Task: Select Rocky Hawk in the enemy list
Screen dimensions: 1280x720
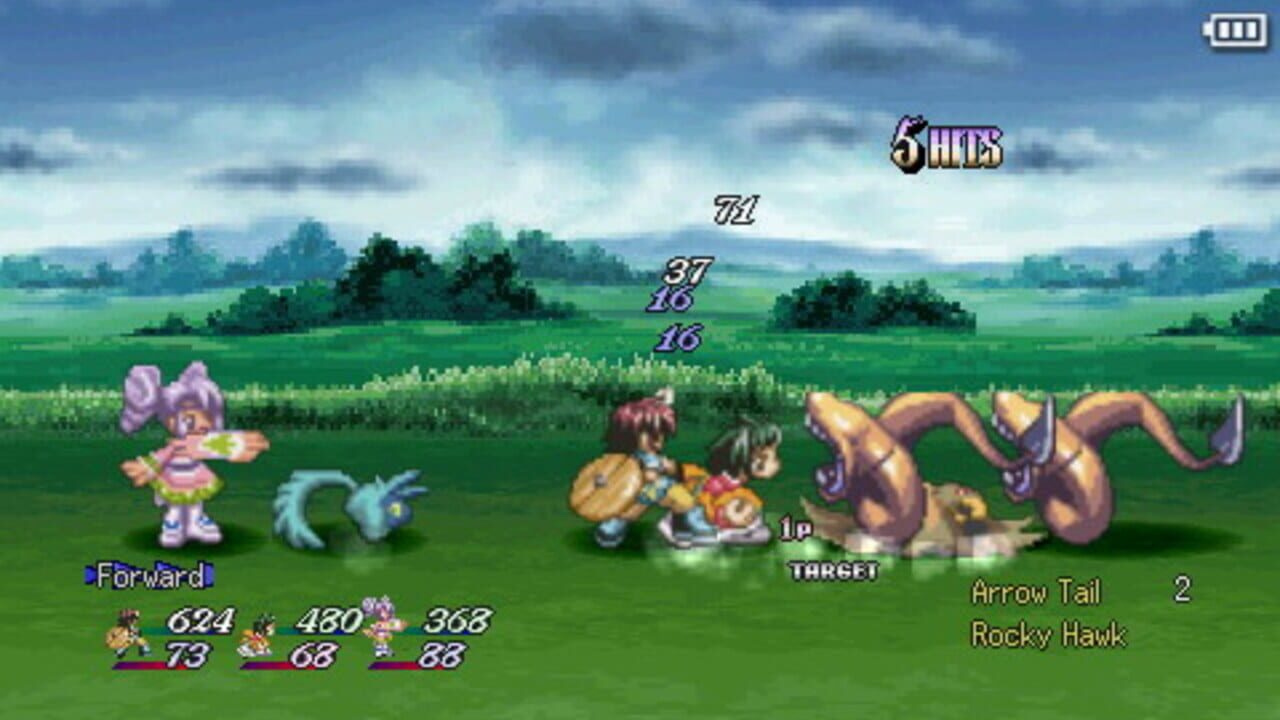Action: pos(1048,635)
